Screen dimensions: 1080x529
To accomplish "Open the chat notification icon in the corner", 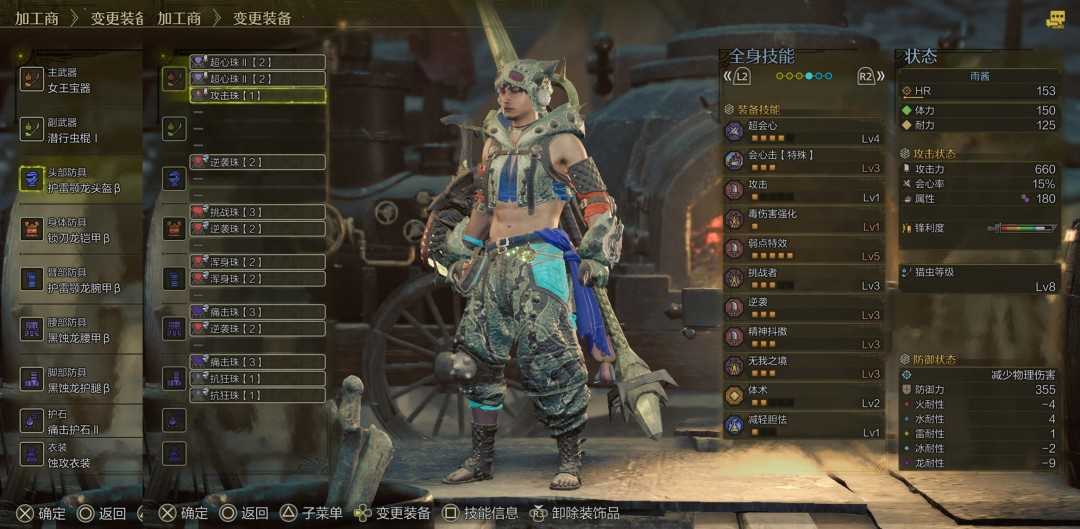I will click(1056, 19).
